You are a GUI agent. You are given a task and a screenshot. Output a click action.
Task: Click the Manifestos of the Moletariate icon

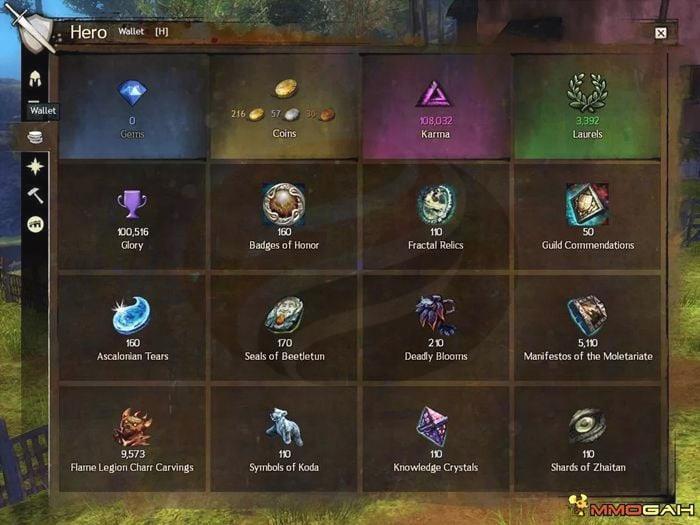coord(587,314)
